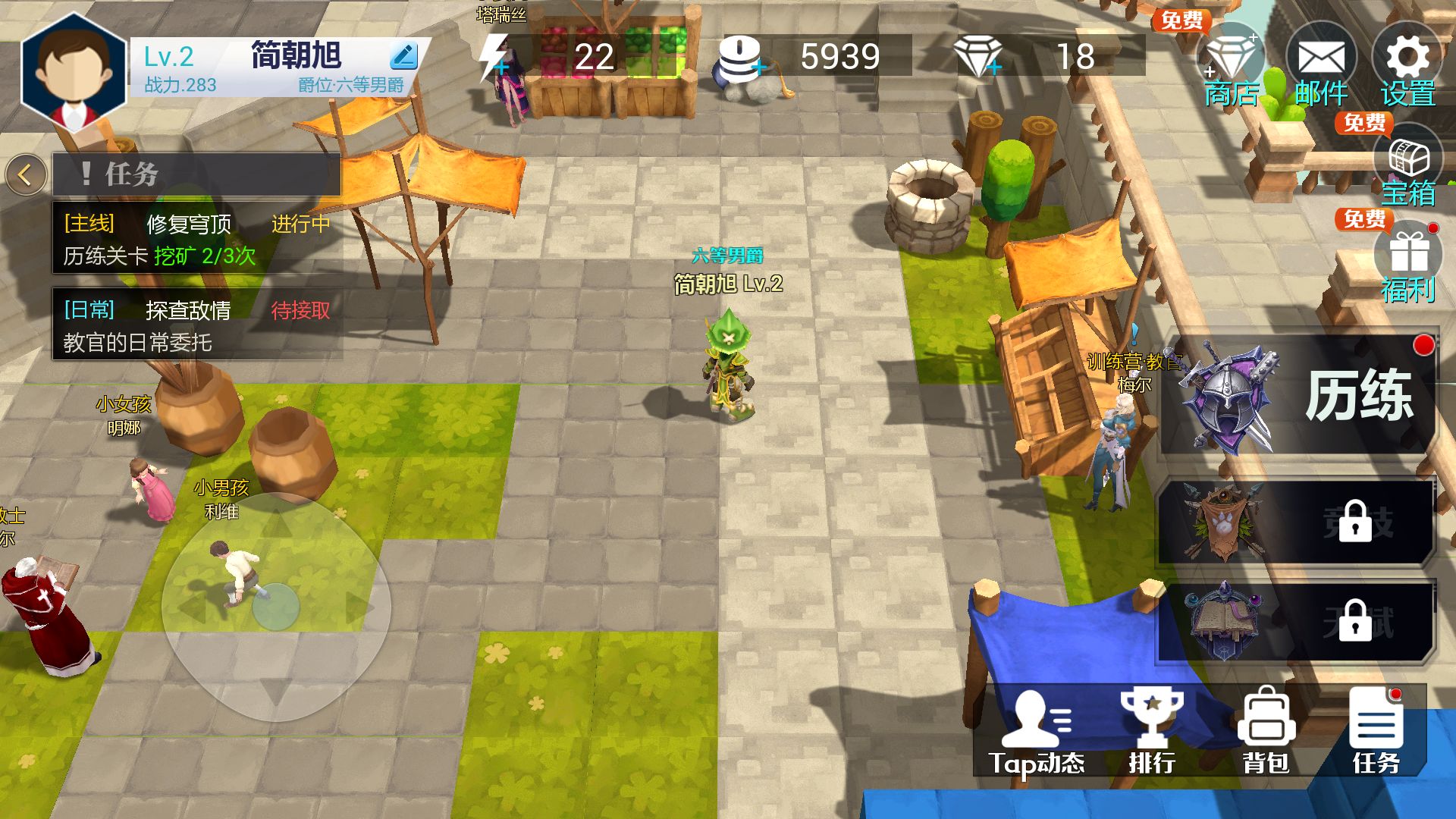Open the 背包 backpack inventory
The image size is (1456, 819).
tap(1266, 733)
